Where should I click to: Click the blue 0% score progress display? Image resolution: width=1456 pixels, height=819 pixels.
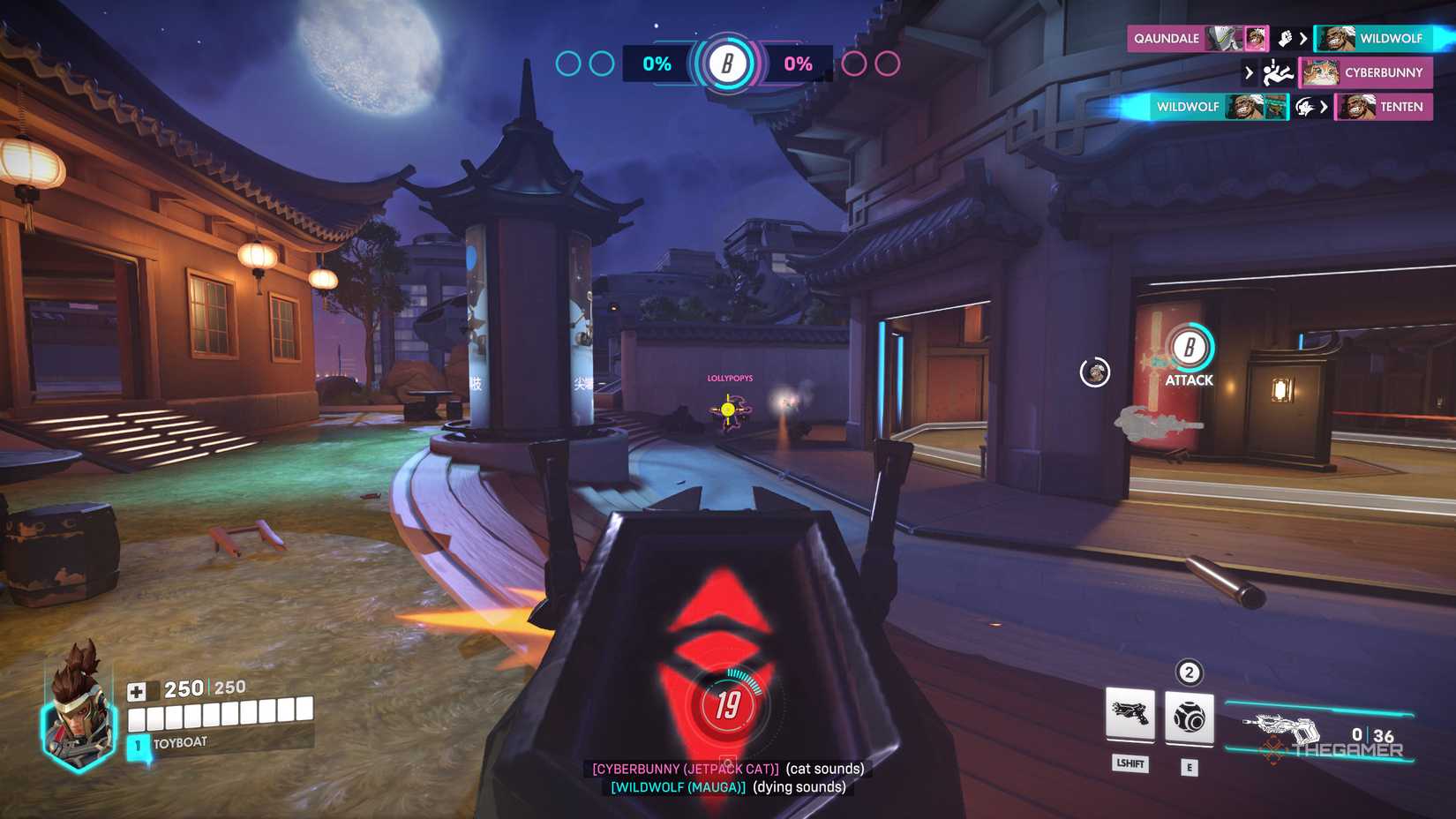[x=657, y=64]
